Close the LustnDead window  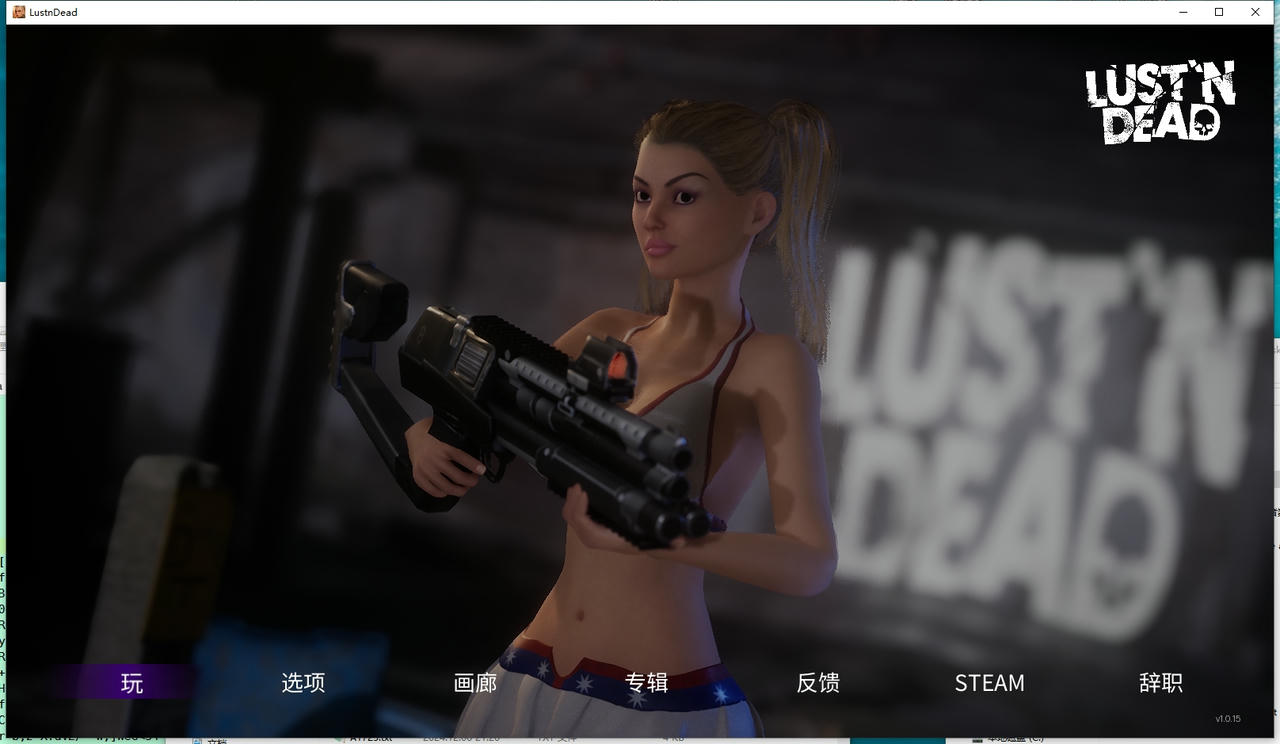tap(1255, 12)
